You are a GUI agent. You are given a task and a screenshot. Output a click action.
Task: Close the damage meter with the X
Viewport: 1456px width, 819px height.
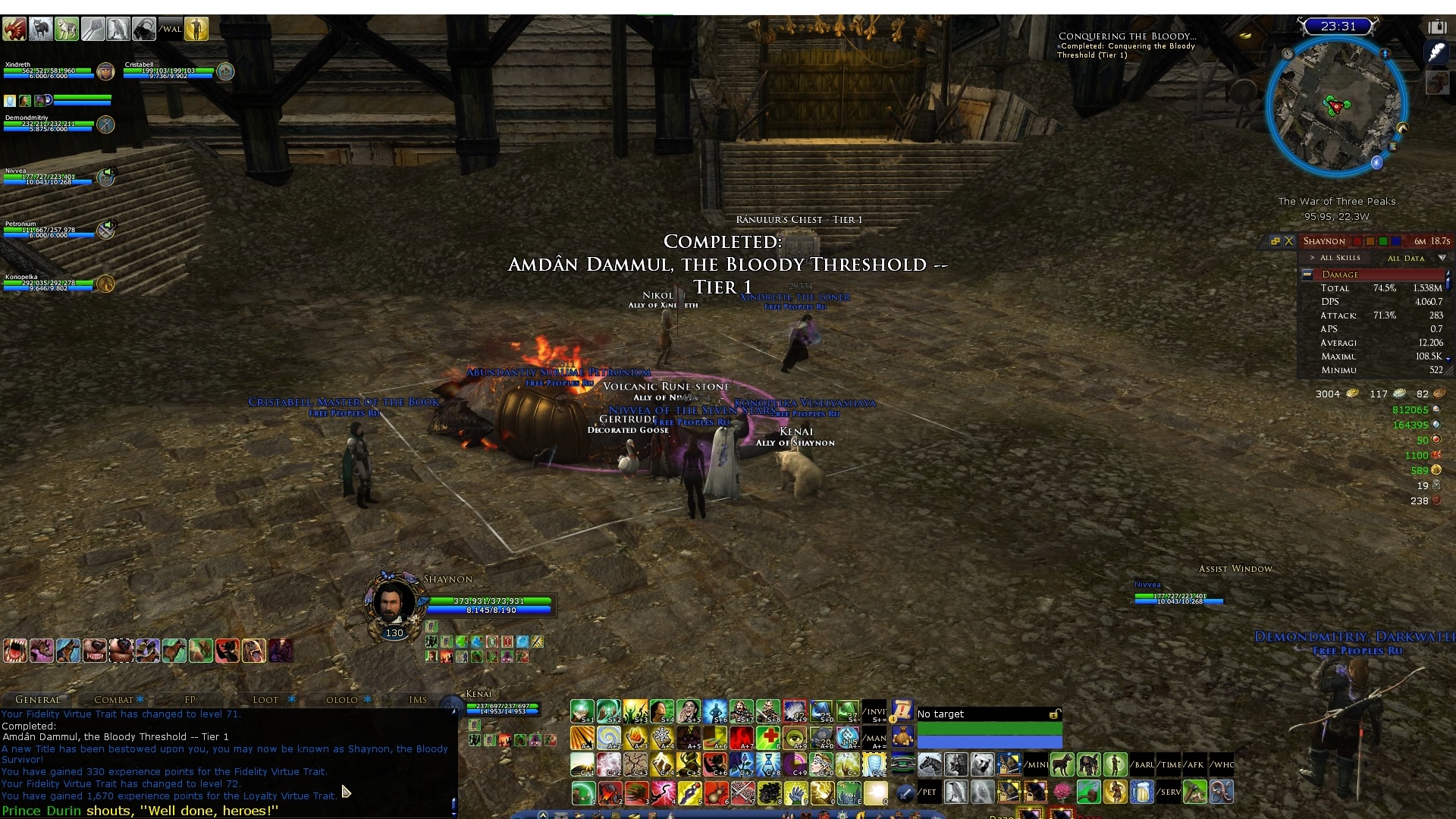click(x=1289, y=241)
